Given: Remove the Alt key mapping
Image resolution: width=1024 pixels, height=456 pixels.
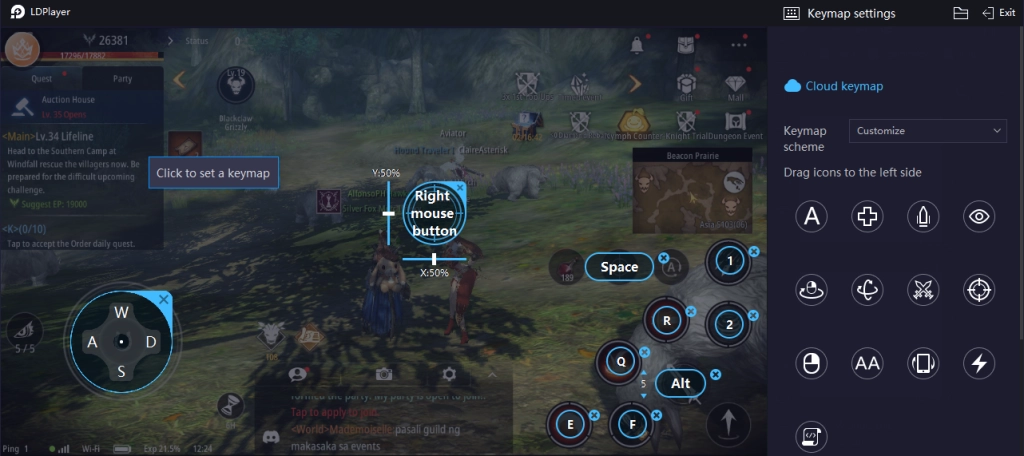Looking at the screenshot, I should click(716, 375).
